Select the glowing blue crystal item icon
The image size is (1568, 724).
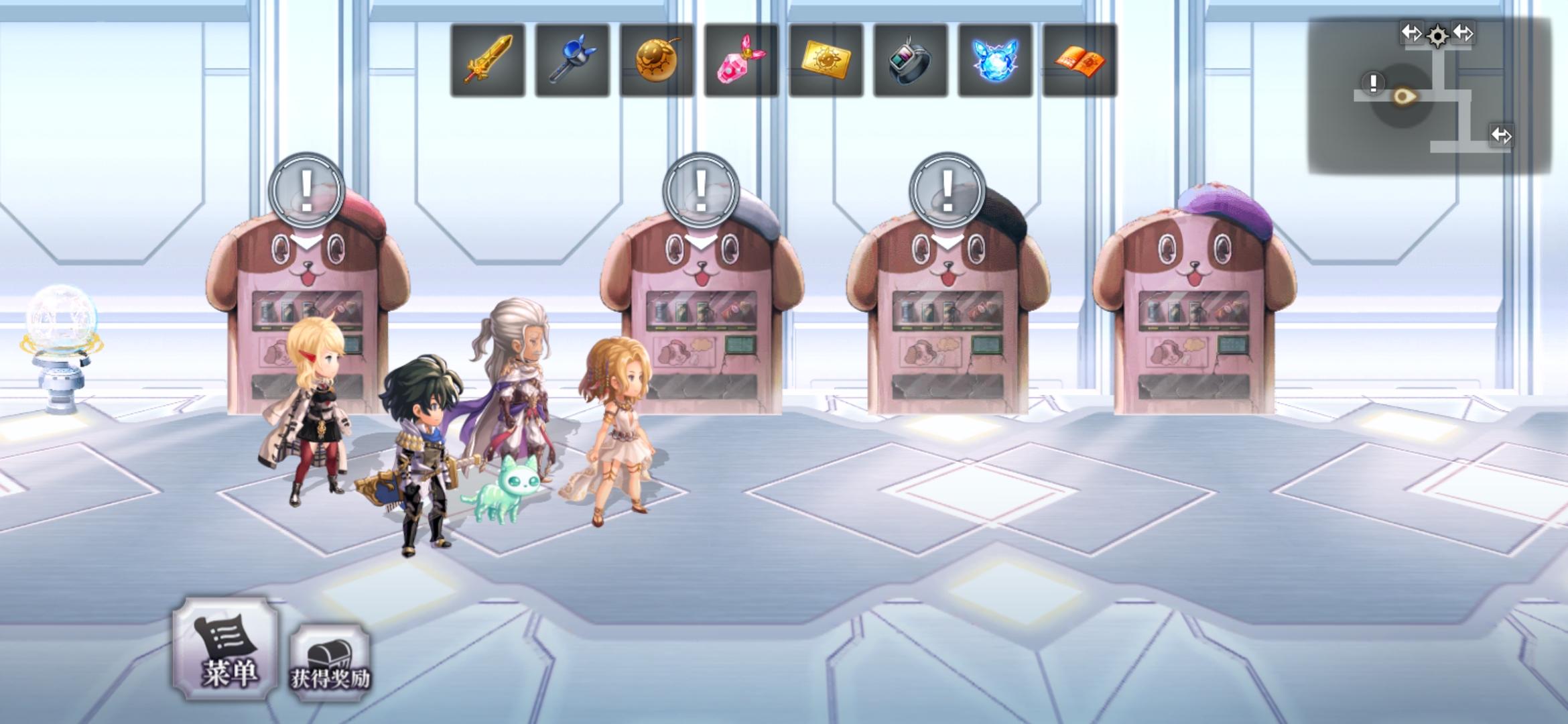click(x=996, y=59)
